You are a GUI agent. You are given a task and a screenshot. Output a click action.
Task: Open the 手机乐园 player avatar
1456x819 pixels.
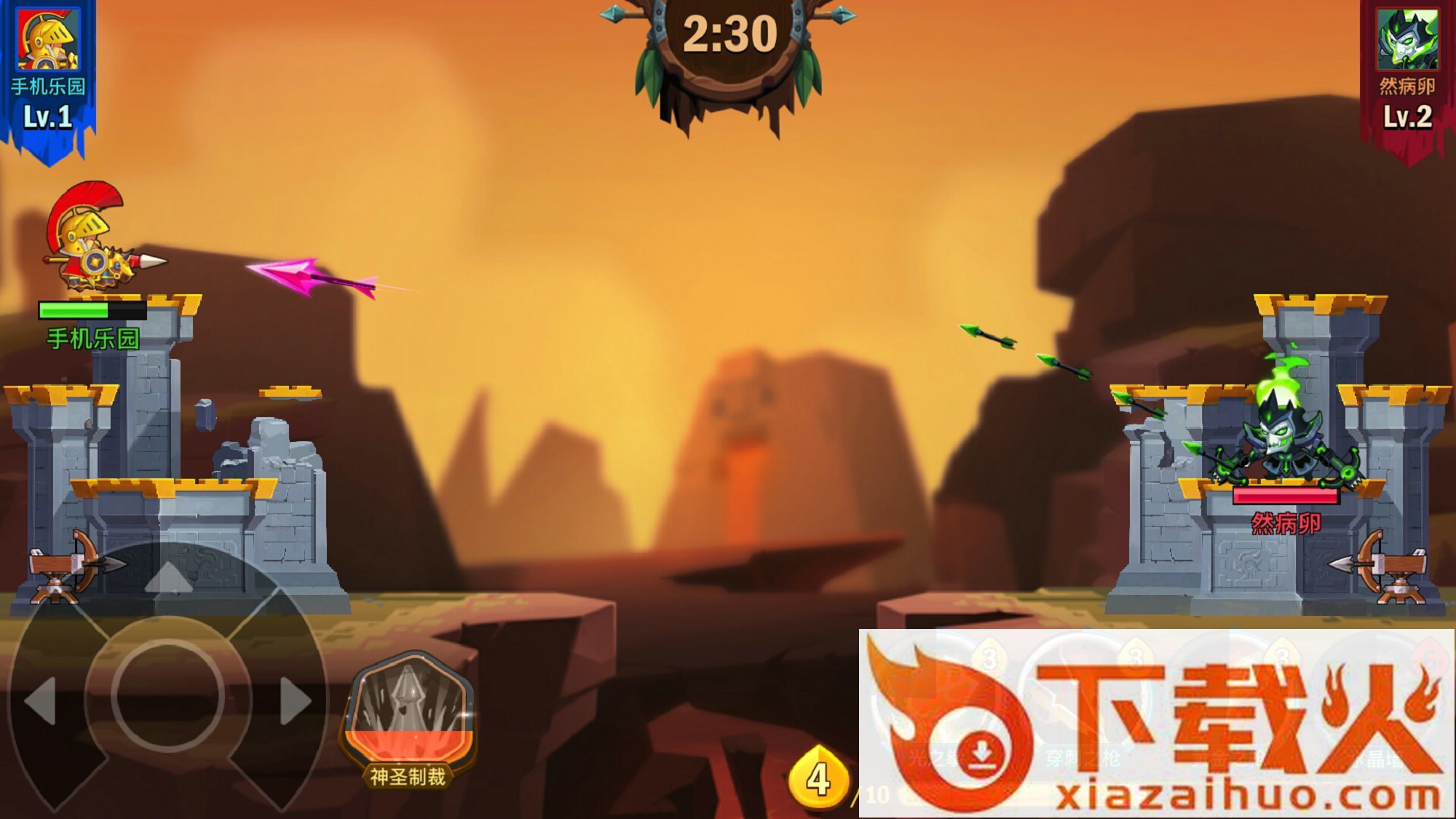tap(48, 40)
